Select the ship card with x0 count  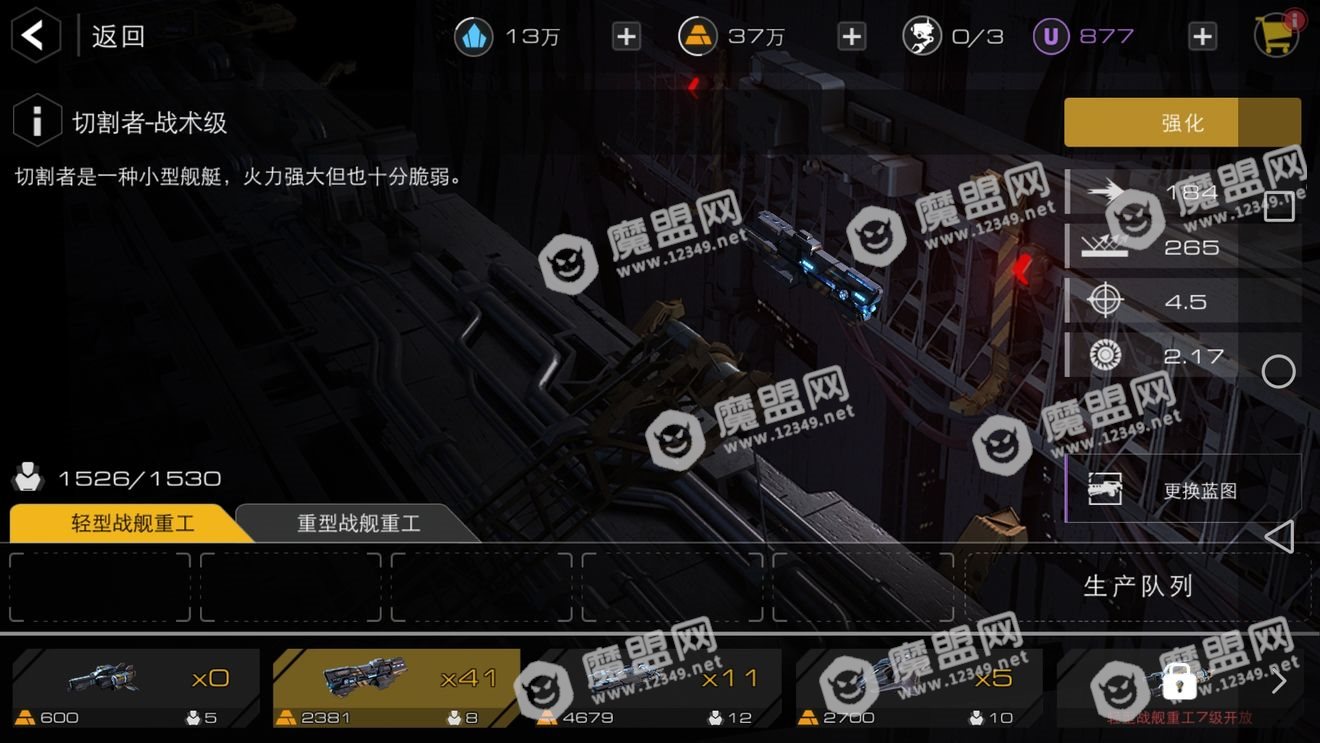click(x=136, y=686)
